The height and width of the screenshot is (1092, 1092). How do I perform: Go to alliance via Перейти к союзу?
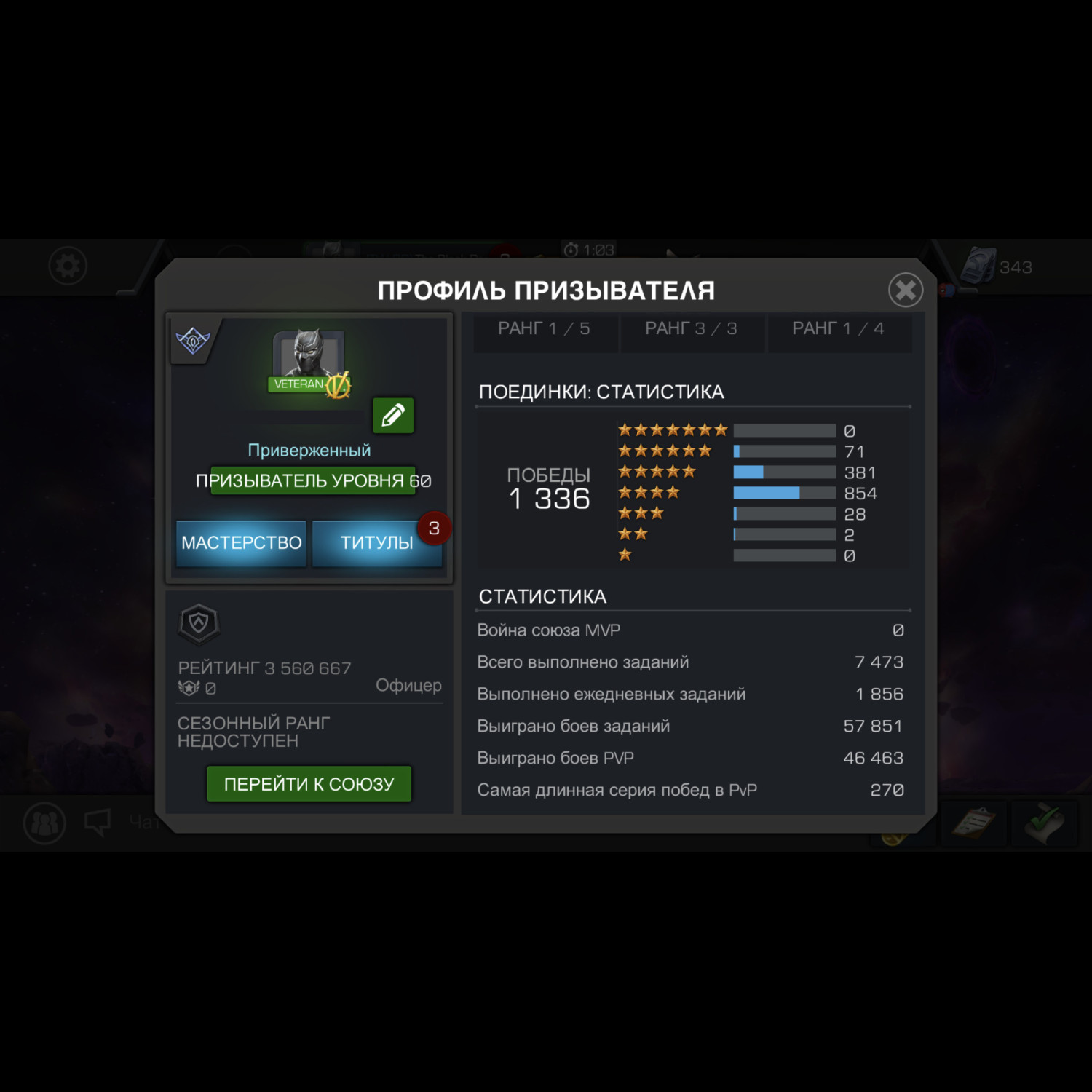(309, 784)
